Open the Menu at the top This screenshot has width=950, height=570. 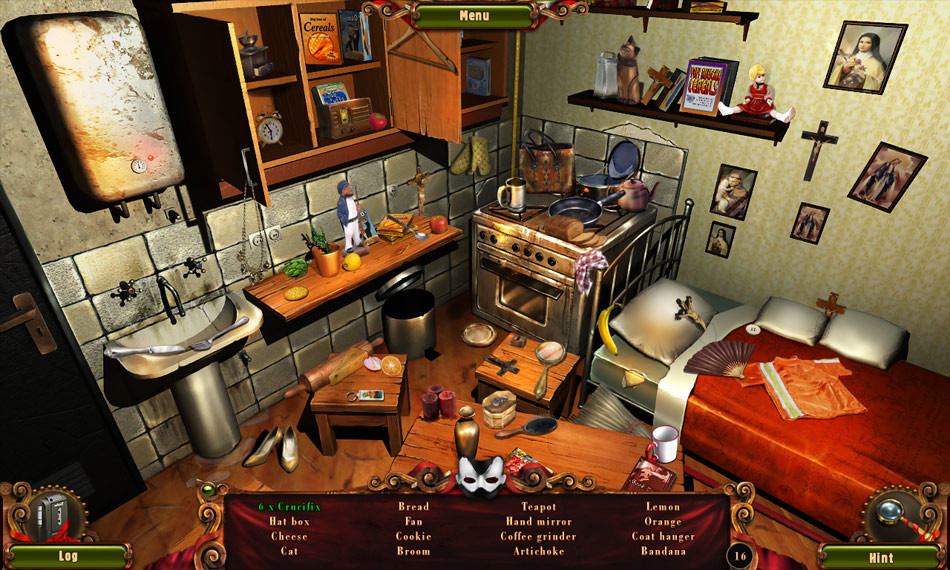pos(473,15)
